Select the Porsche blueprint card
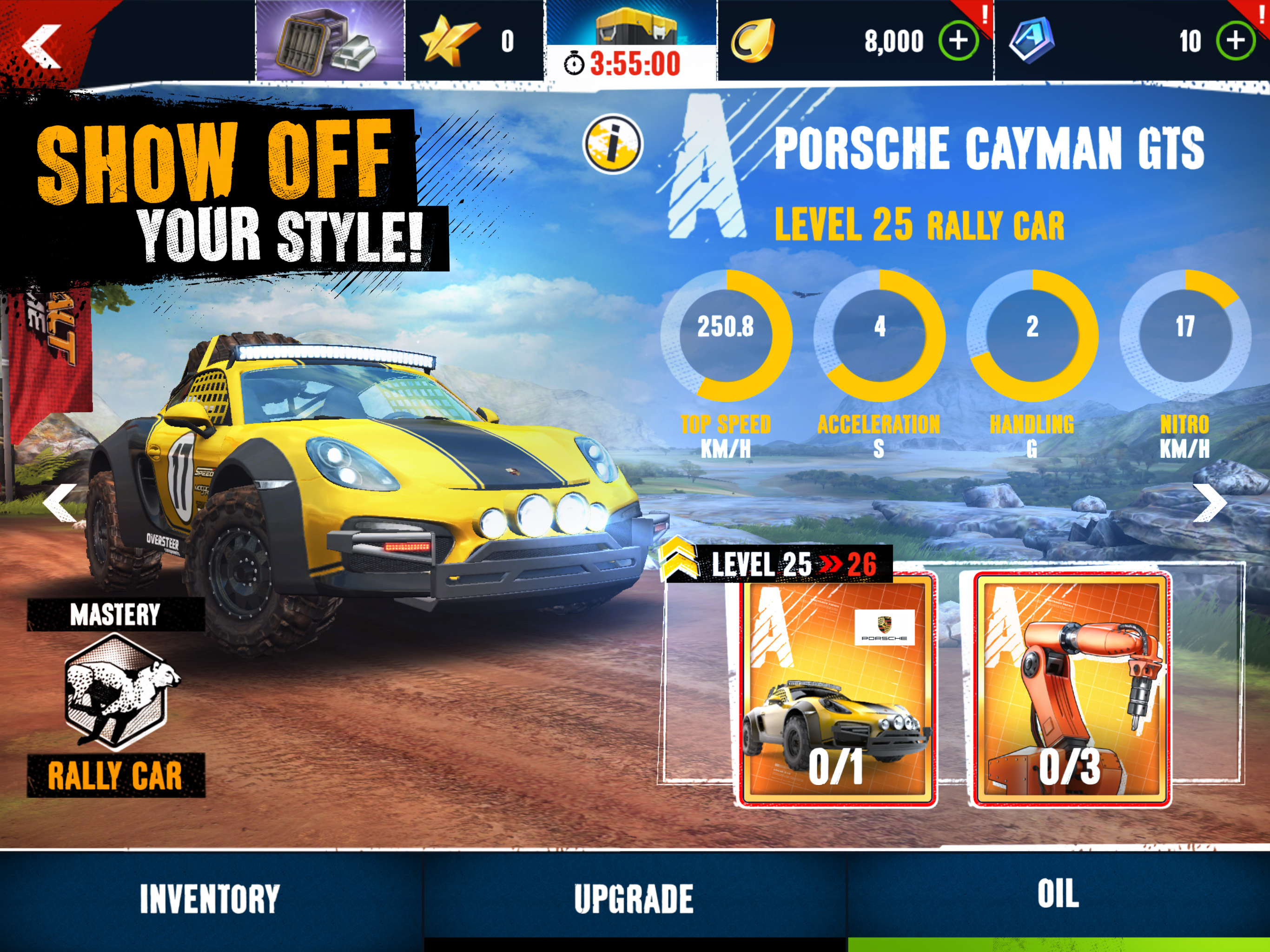Screen dimensions: 1270x952 coord(837,689)
